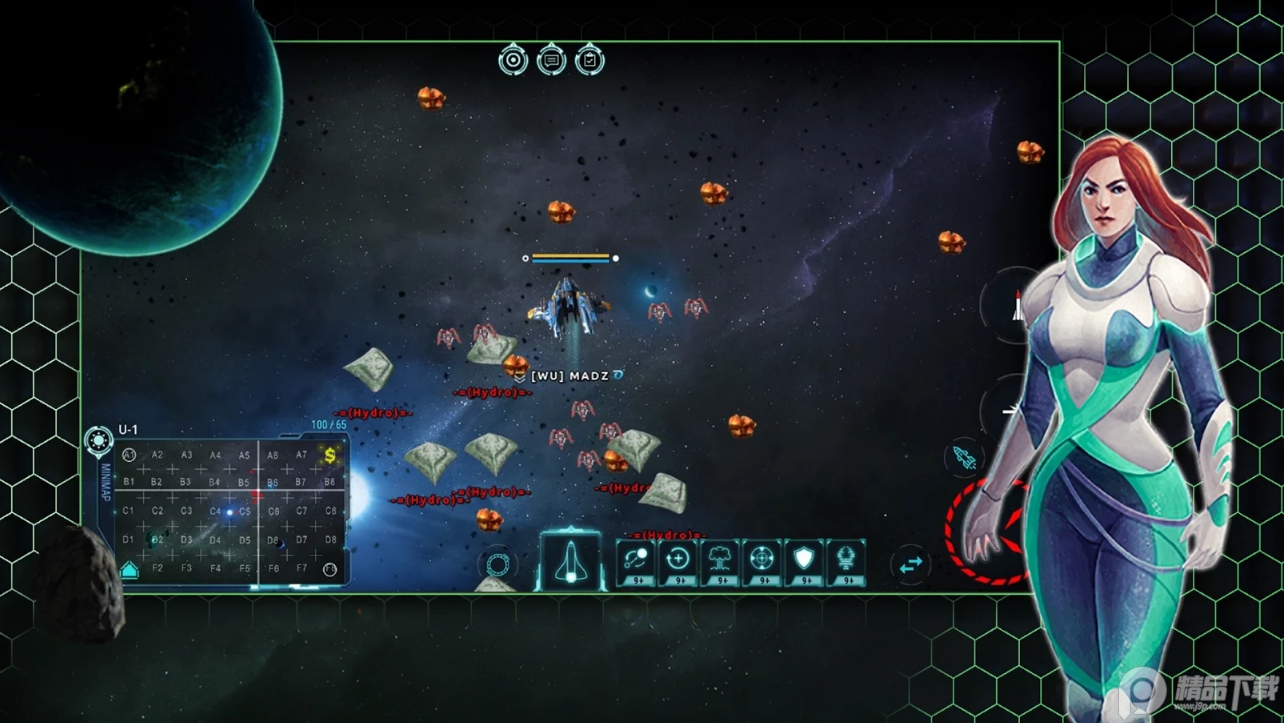Activate the mushroom cloud nuke ability
The width and height of the screenshot is (1284, 723).
coord(720,561)
